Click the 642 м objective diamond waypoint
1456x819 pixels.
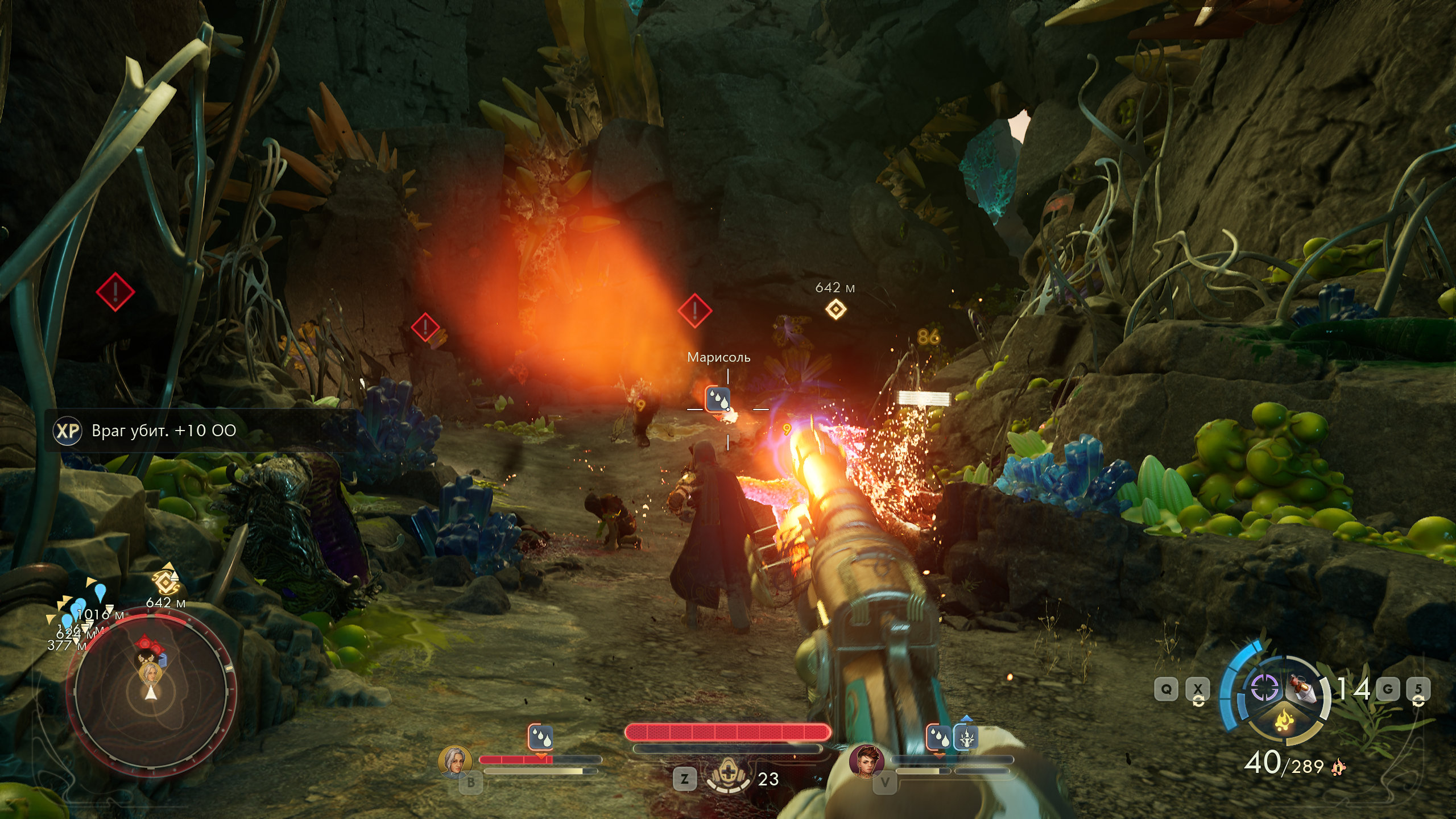click(x=835, y=309)
